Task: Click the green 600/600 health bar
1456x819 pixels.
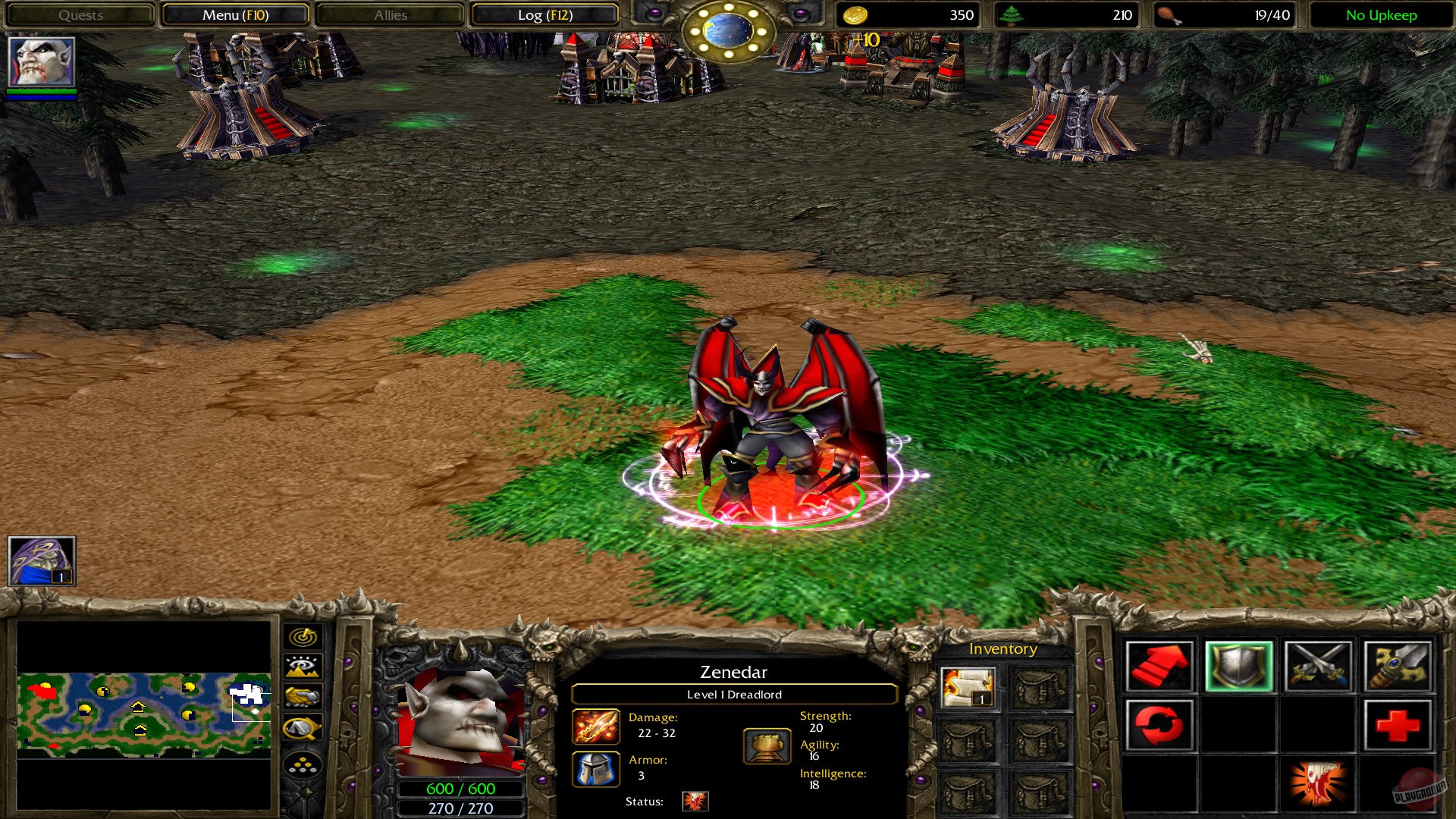Action: [461, 788]
